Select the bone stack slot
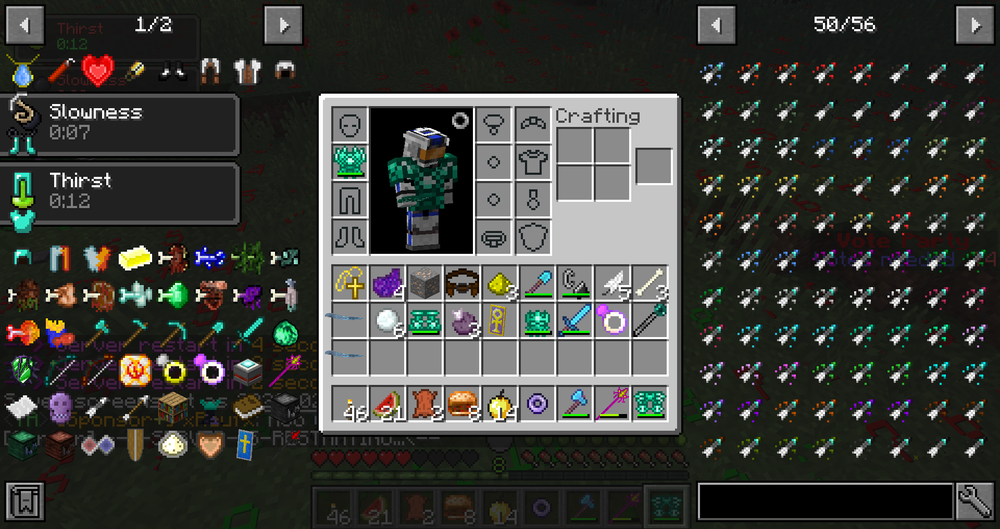This screenshot has height=529, width=1000. tap(649, 284)
